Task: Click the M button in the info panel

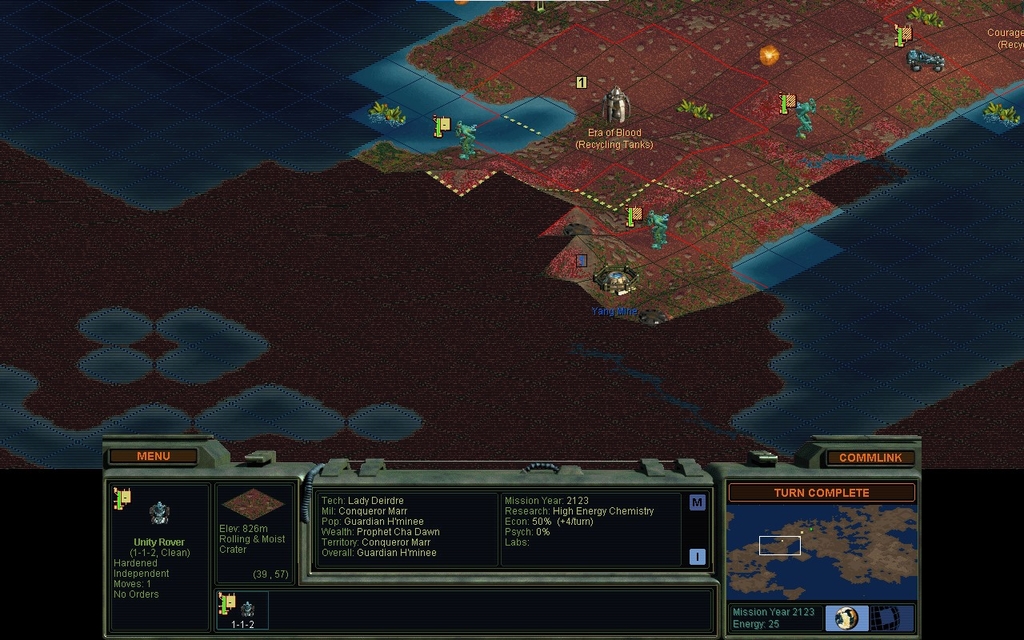Action: click(x=697, y=503)
